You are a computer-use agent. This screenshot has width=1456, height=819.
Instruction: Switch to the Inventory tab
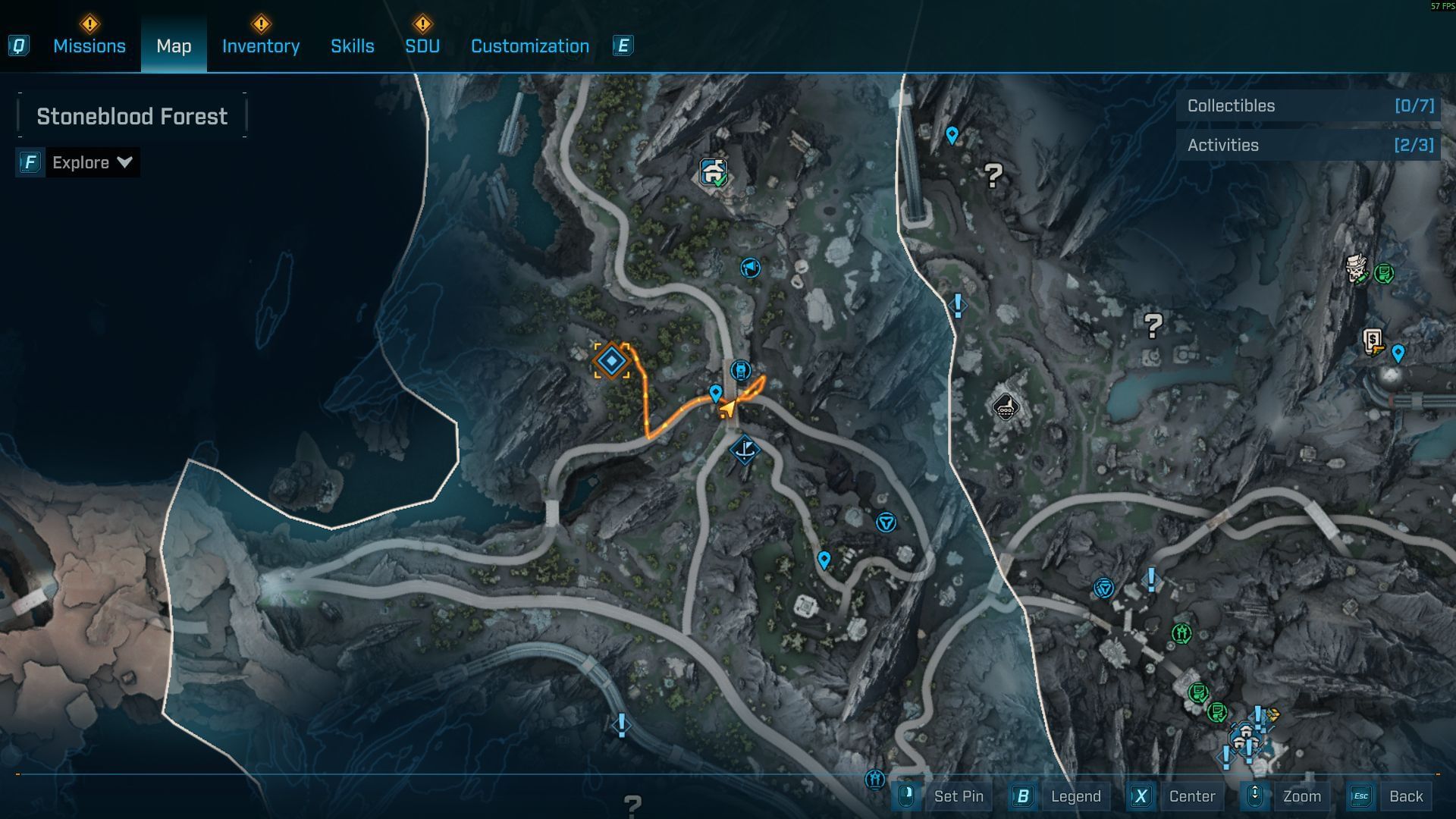(260, 46)
